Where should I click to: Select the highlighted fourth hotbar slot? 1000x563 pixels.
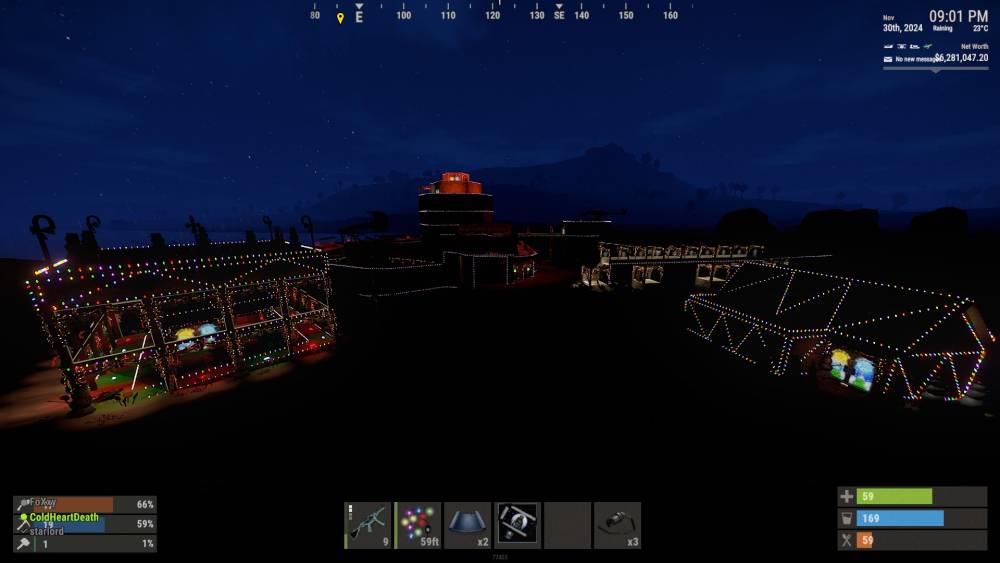(x=518, y=525)
